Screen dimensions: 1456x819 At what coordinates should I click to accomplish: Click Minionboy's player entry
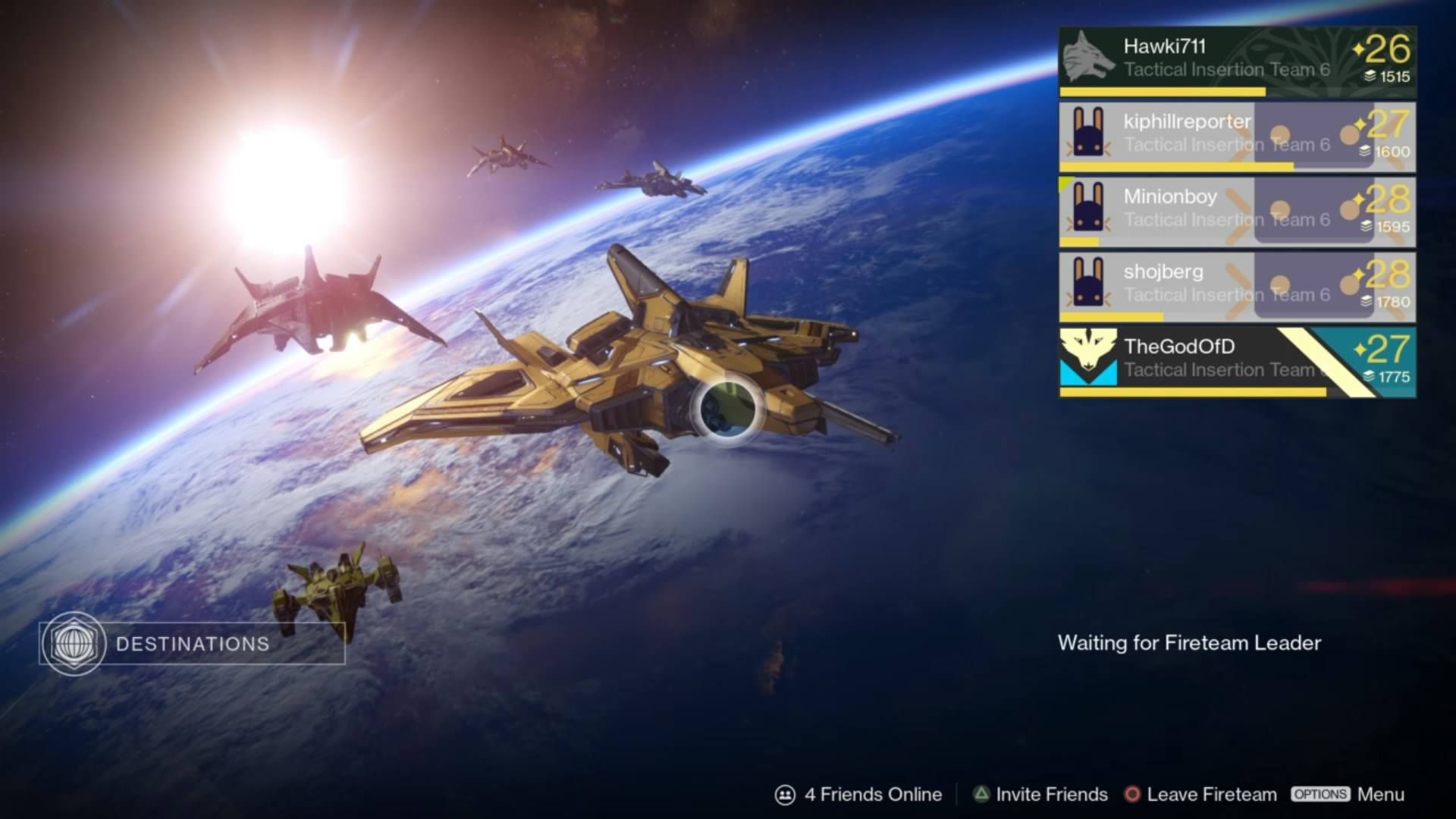pyautogui.click(x=1236, y=212)
